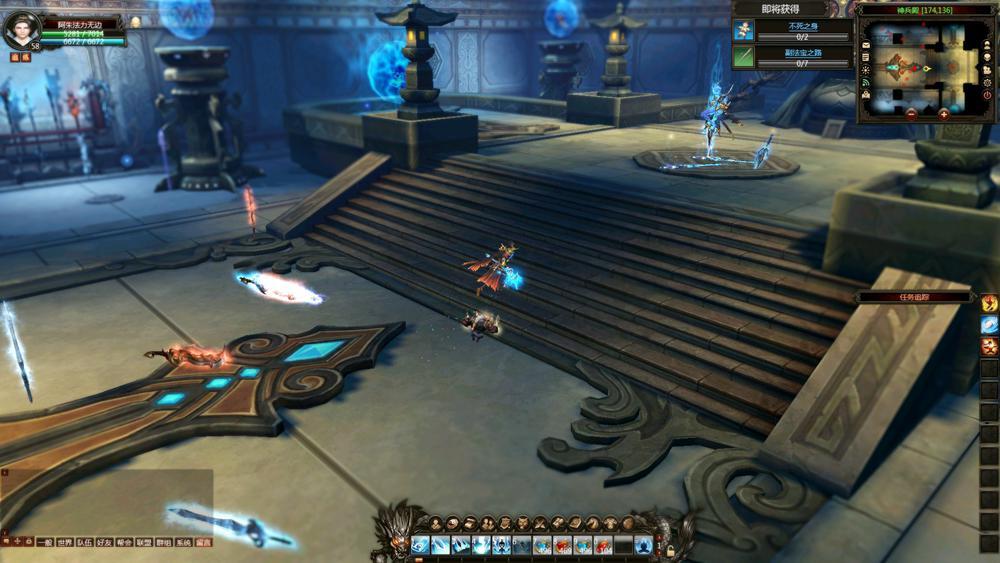Click the minimap's zoom-out minus button
Screen dimensions: 1000x563
point(911,114)
